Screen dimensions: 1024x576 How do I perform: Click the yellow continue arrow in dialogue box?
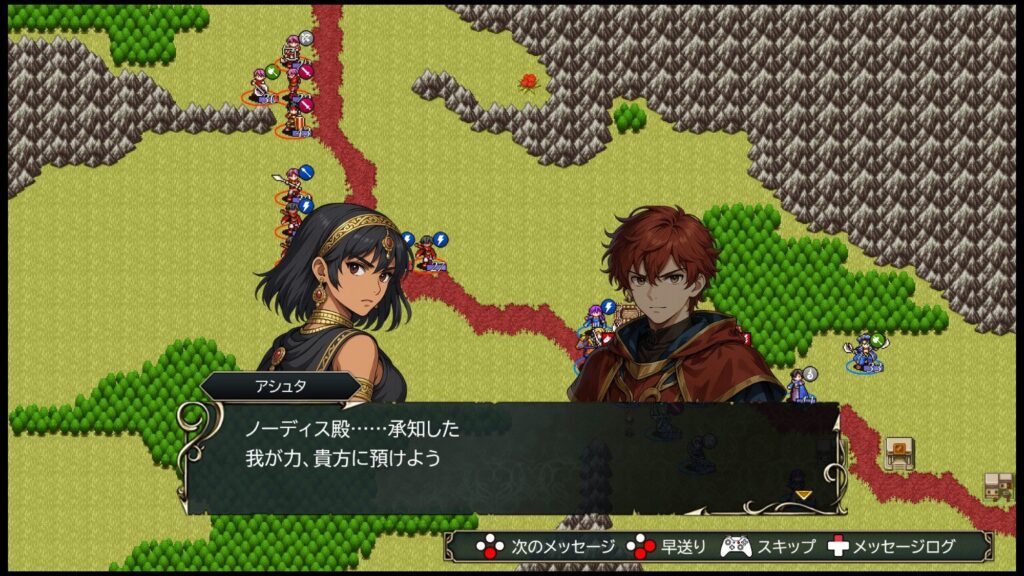(x=802, y=494)
